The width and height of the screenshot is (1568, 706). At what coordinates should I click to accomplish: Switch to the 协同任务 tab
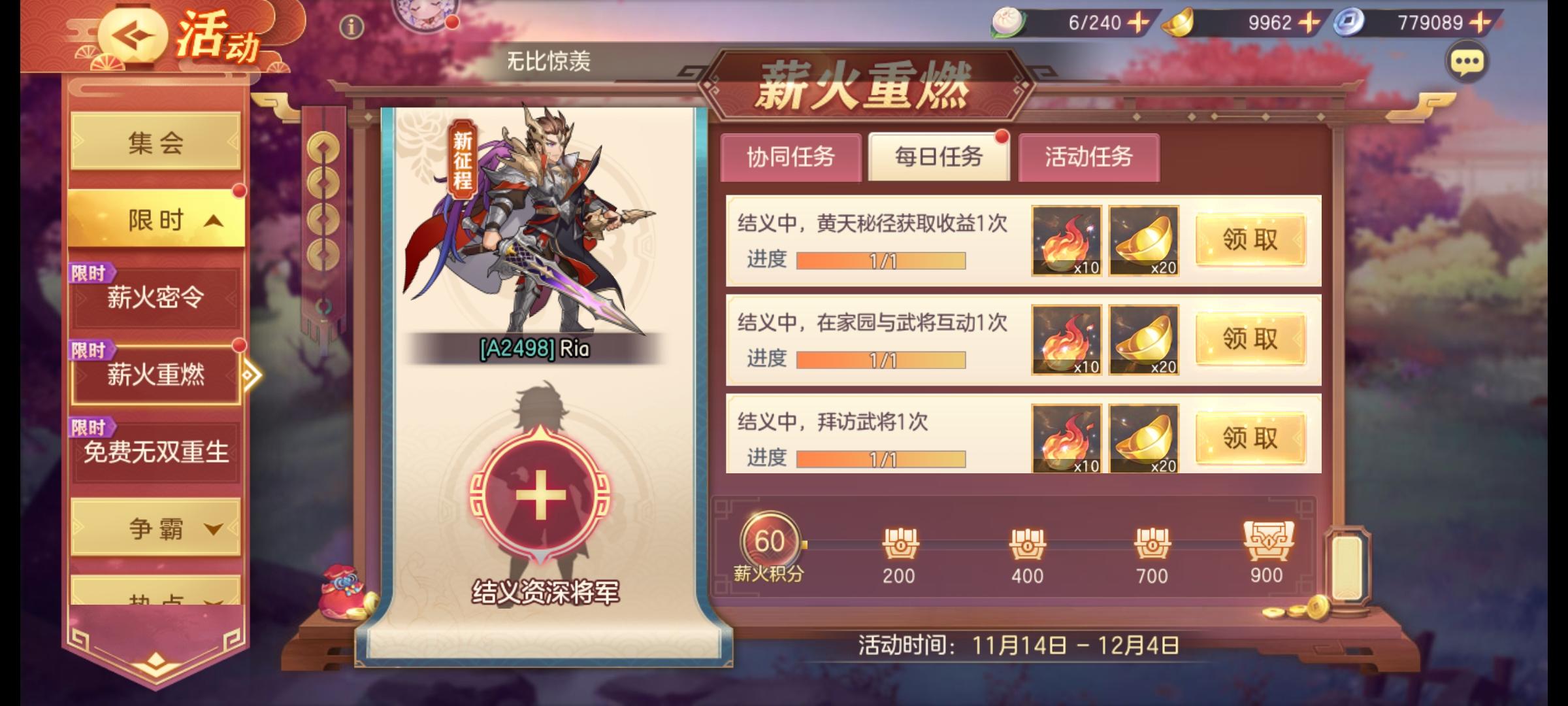pos(791,157)
